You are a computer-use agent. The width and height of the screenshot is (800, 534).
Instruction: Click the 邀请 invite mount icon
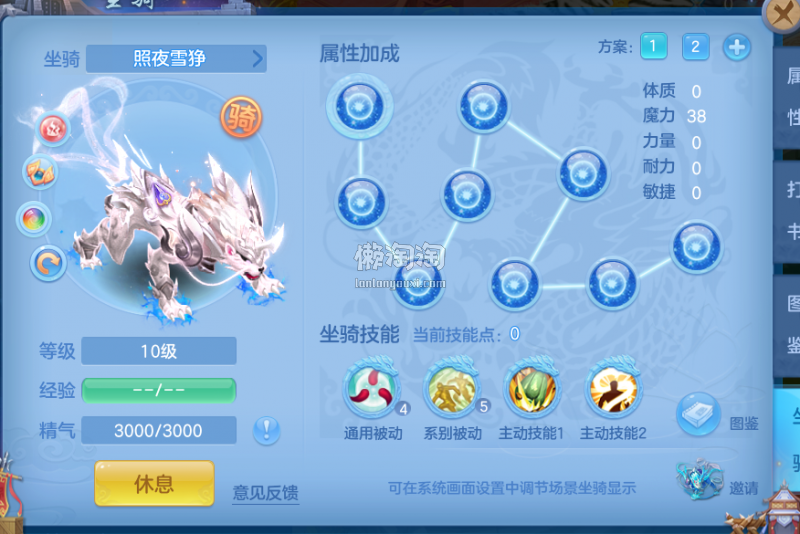pyautogui.click(x=699, y=481)
